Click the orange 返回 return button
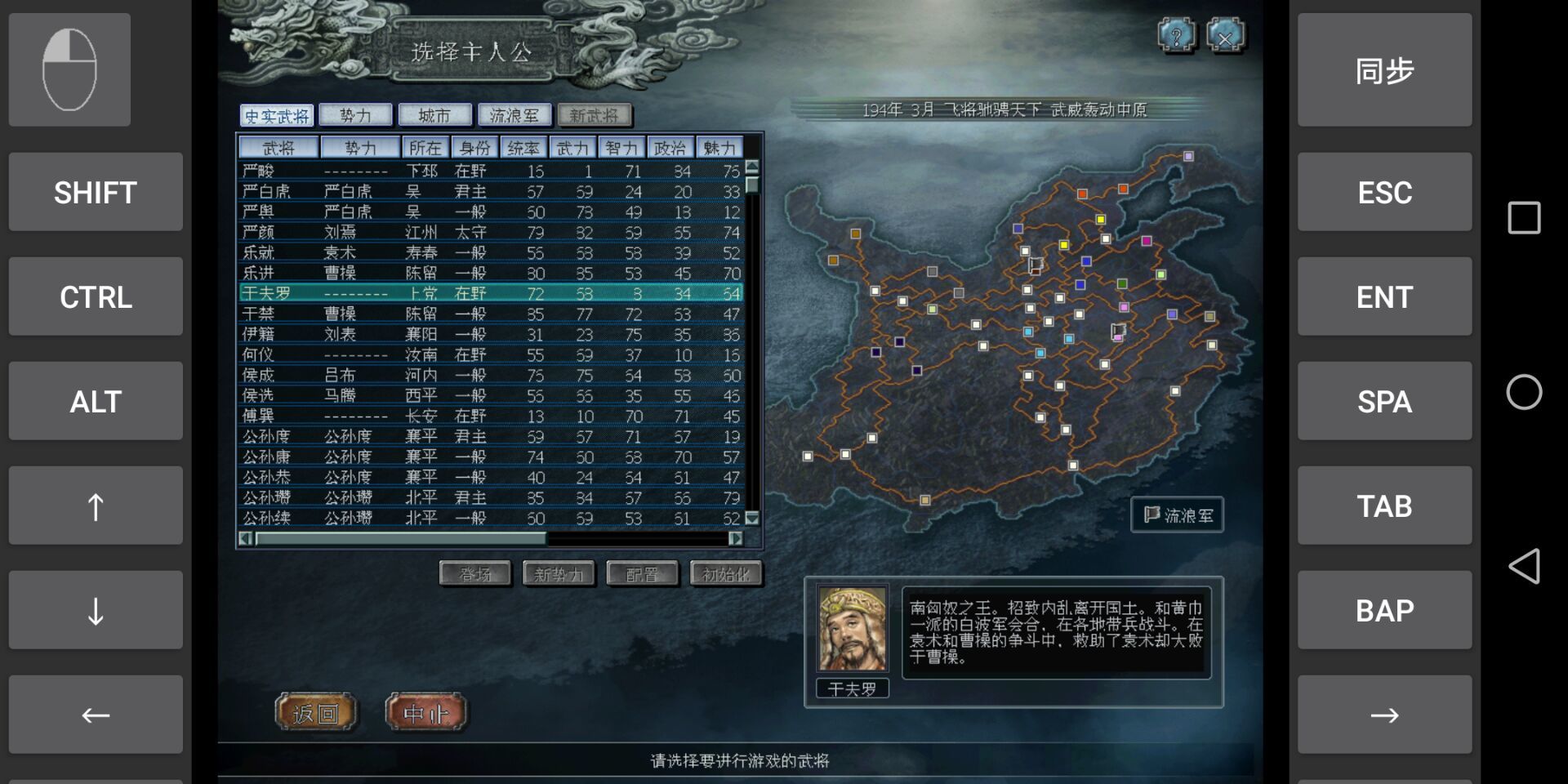 coord(317,712)
